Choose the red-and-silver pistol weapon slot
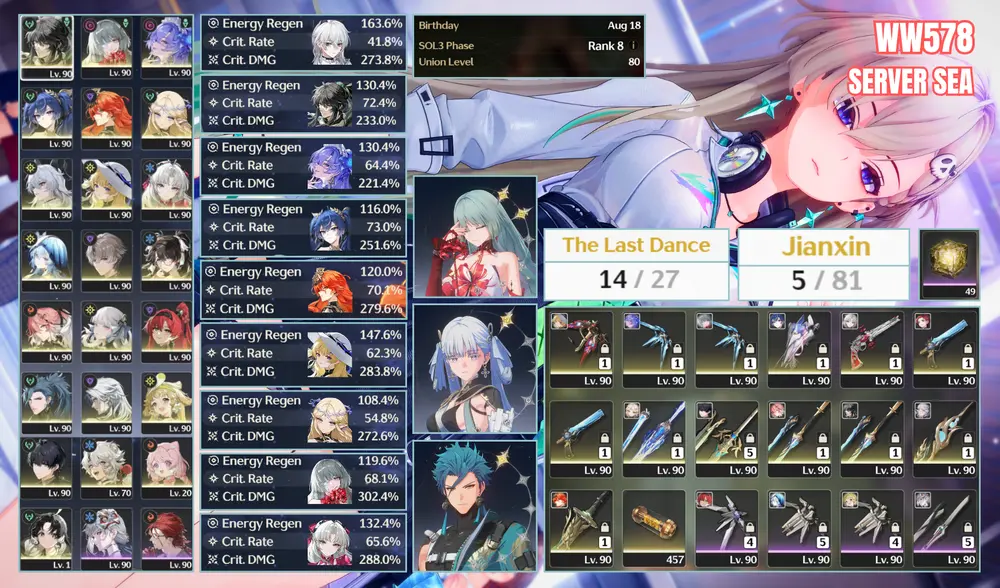This screenshot has width=1000, height=588. (x=871, y=349)
